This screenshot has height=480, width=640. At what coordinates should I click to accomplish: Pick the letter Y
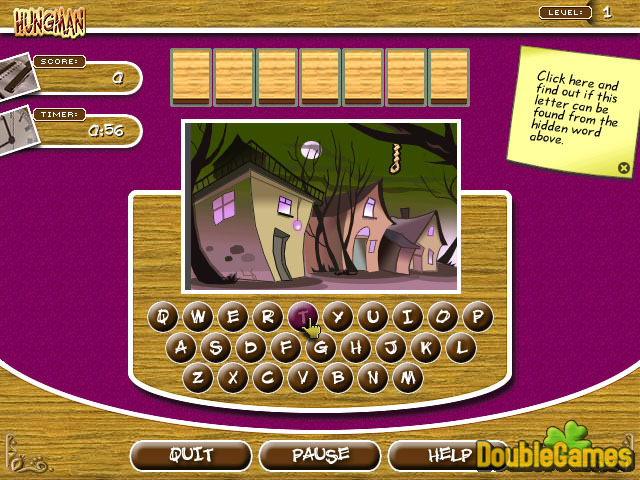tap(338, 318)
